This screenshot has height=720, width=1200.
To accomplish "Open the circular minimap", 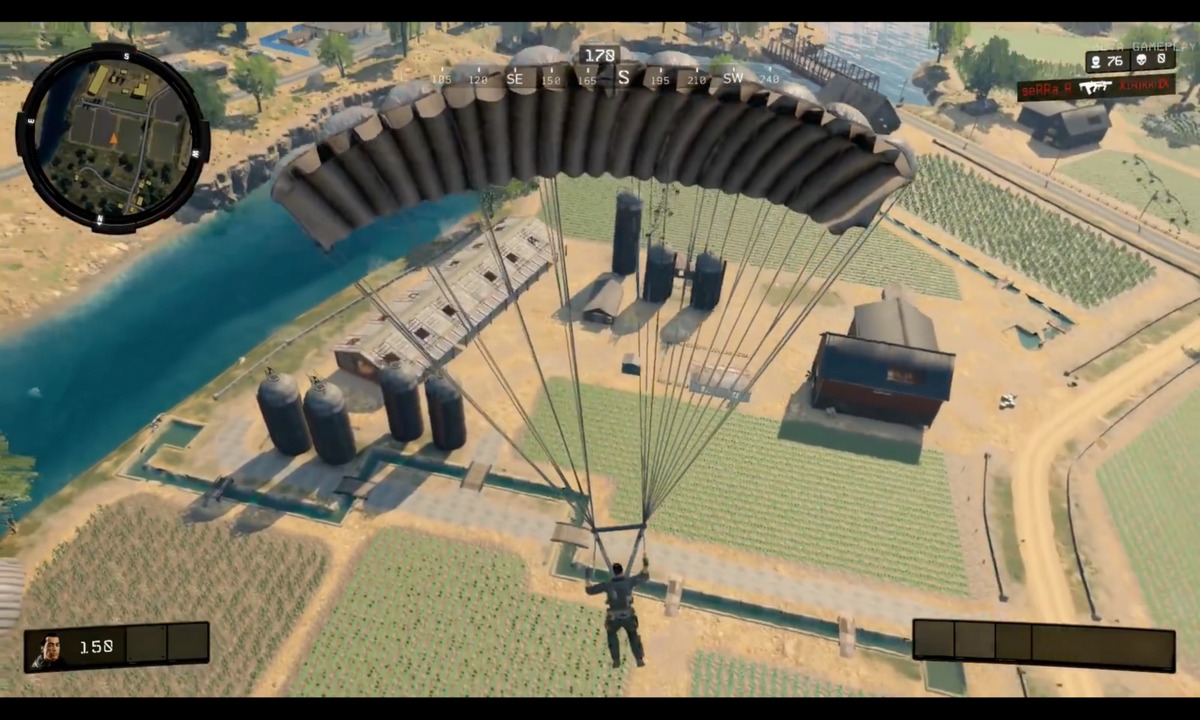I will click(113, 137).
